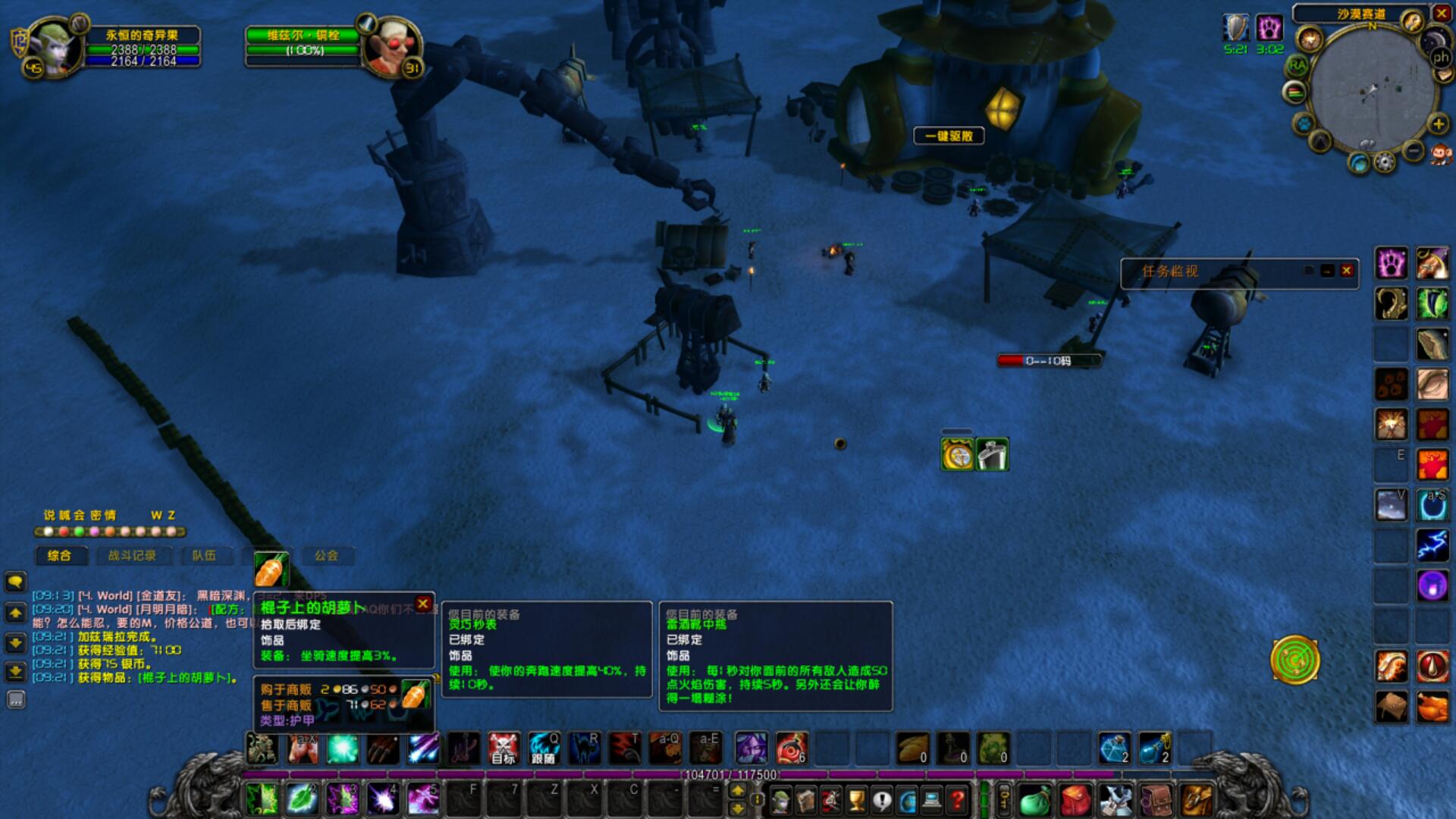Activate the 跟随 follow action button

click(x=544, y=748)
